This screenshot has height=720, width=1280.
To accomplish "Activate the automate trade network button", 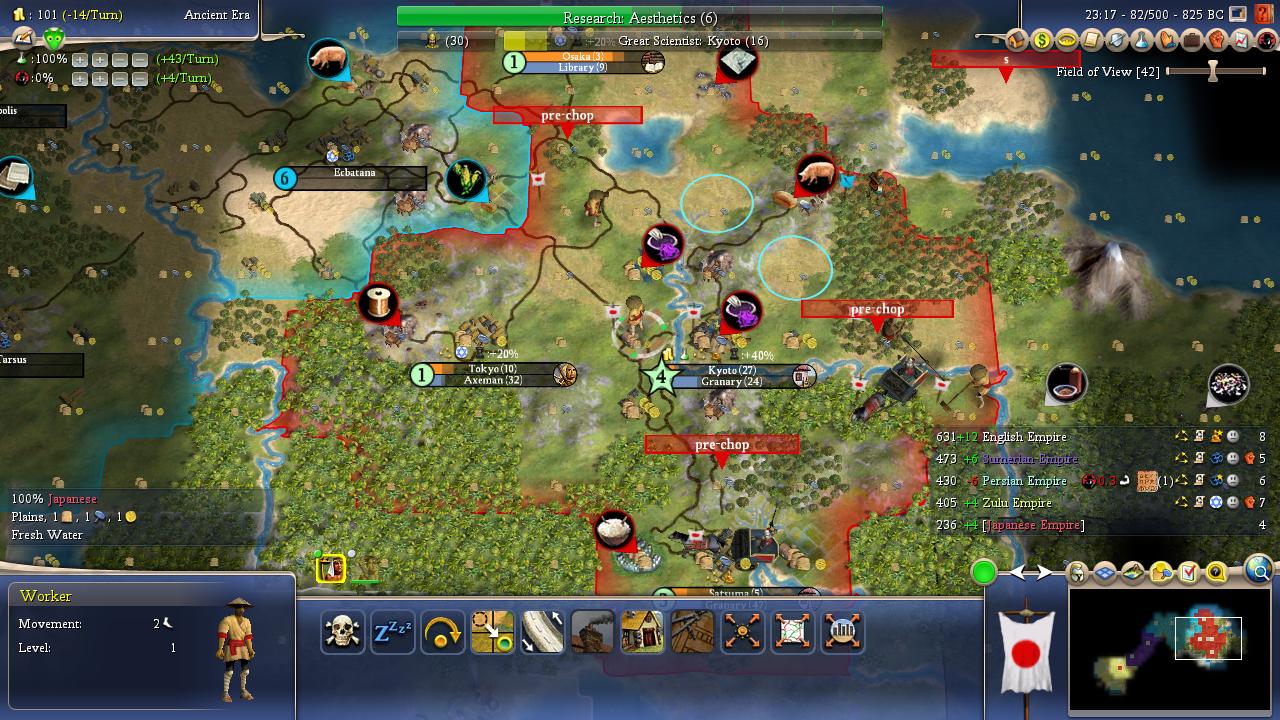I will coord(792,632).
